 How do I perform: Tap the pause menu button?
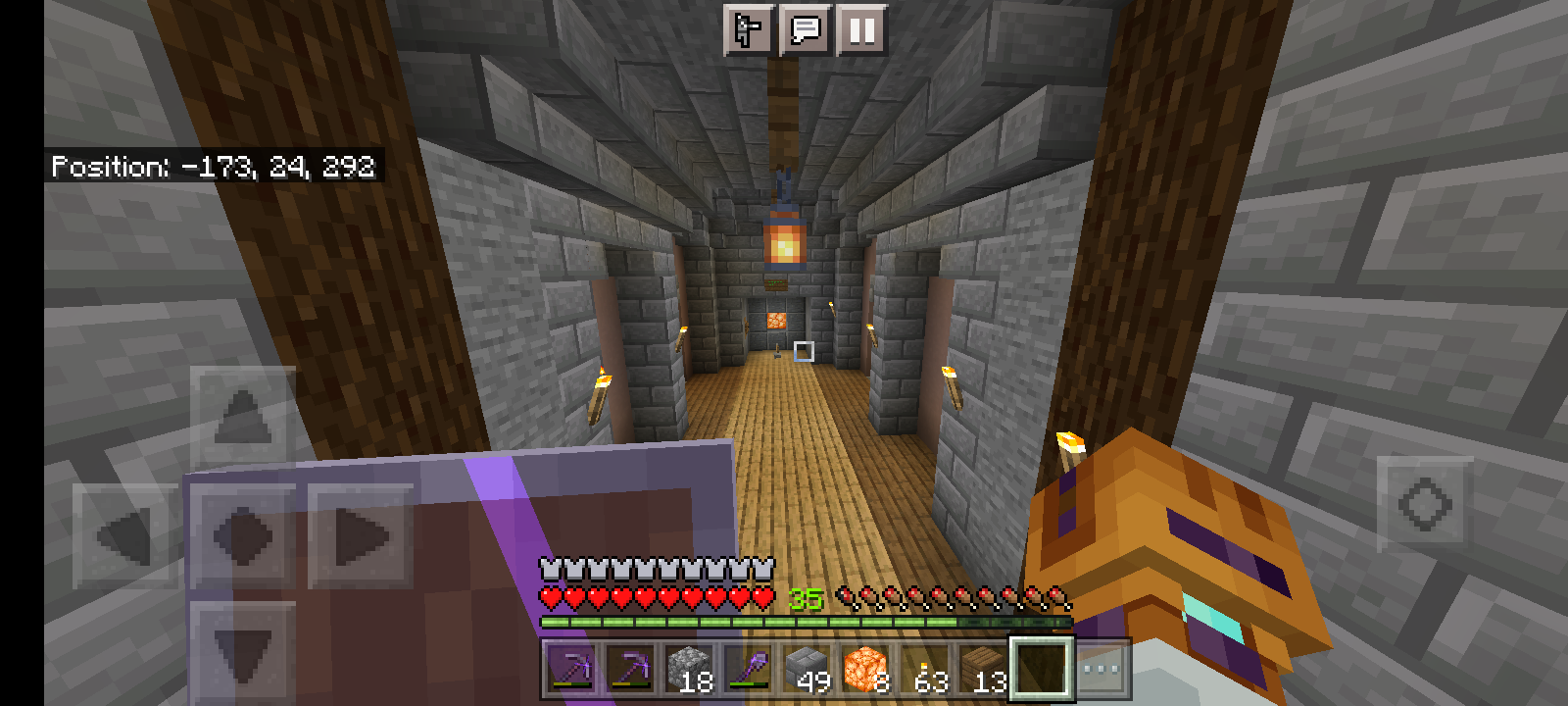pos(860,30)
